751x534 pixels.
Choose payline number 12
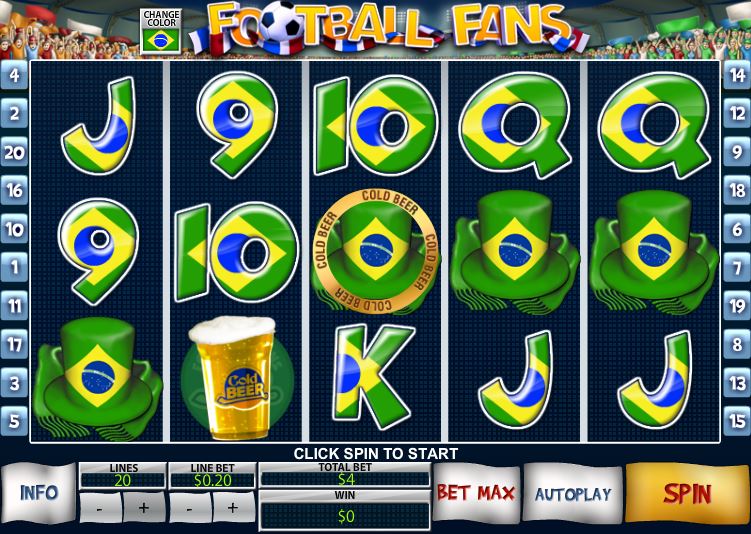(x=736, y=114)
